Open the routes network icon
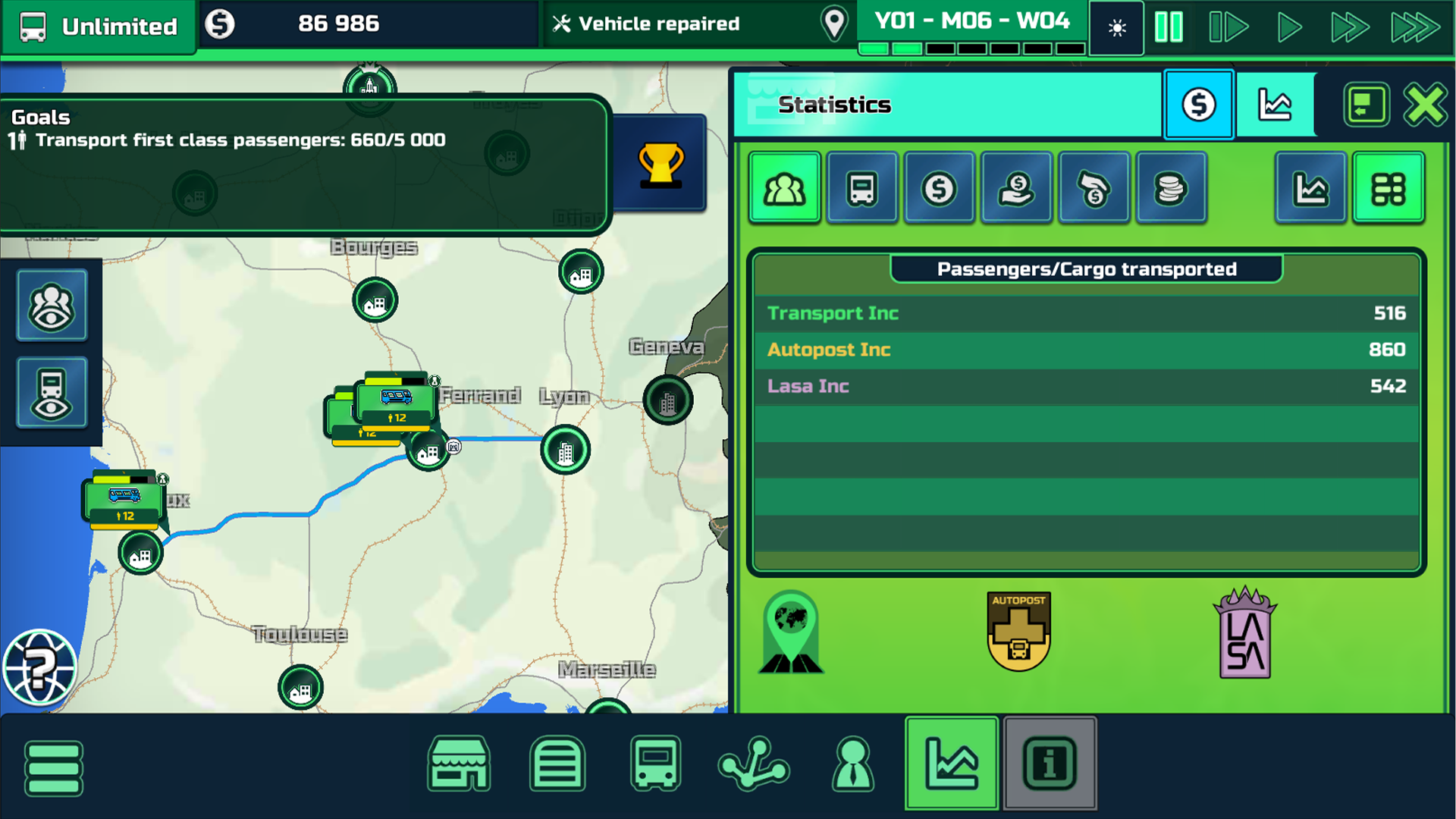Viewport: 1456px width, 819px height. (755, 765)
